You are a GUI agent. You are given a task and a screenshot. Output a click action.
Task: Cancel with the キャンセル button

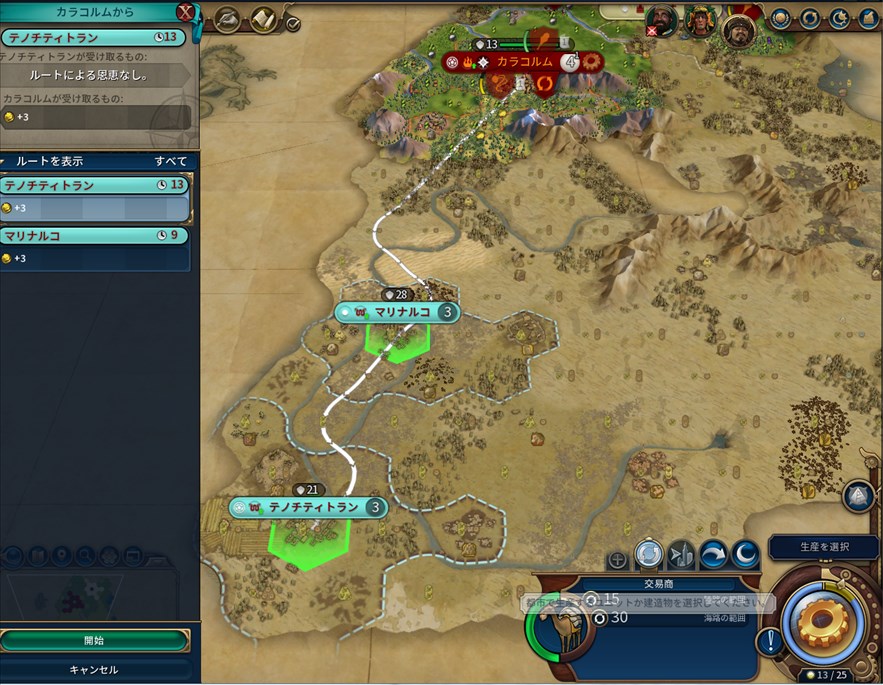tap(94, 669)
